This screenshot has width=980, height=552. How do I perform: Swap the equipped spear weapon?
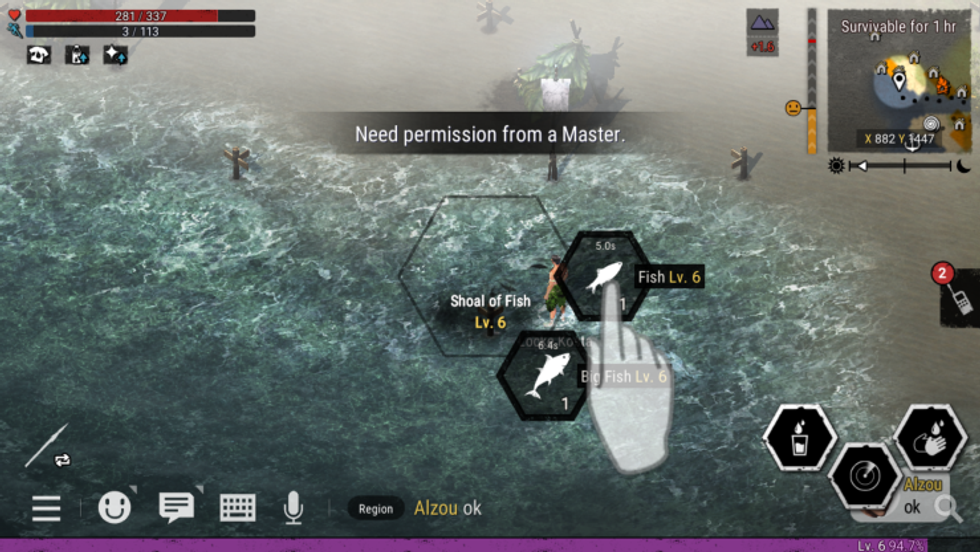pyautogui.click(x=48, y=447)
